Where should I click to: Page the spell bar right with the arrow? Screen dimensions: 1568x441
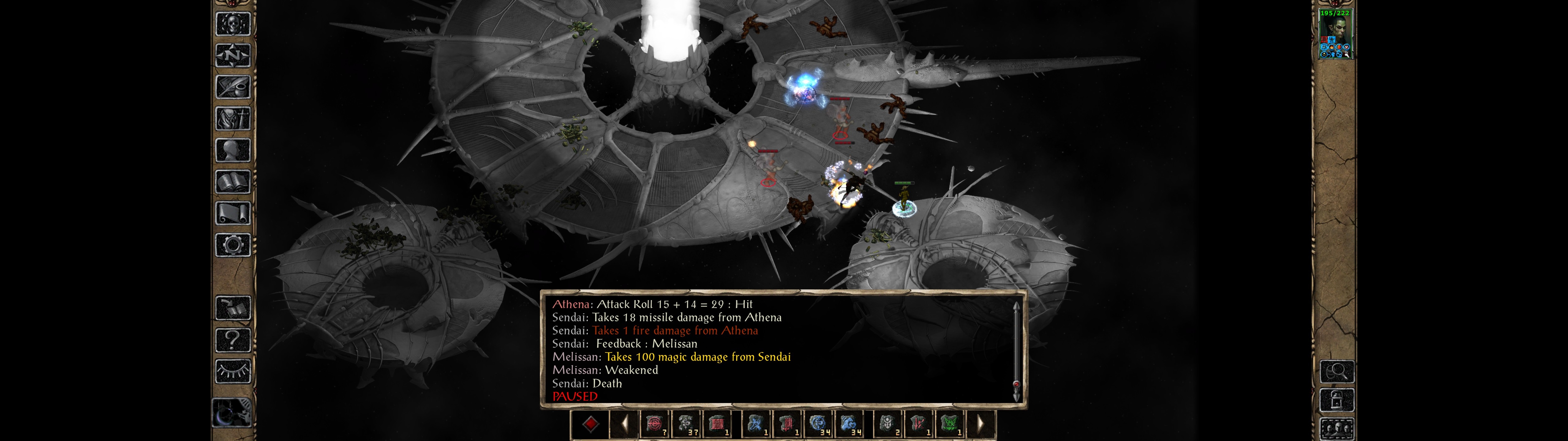pyautogui.click(x=980, y=424)
